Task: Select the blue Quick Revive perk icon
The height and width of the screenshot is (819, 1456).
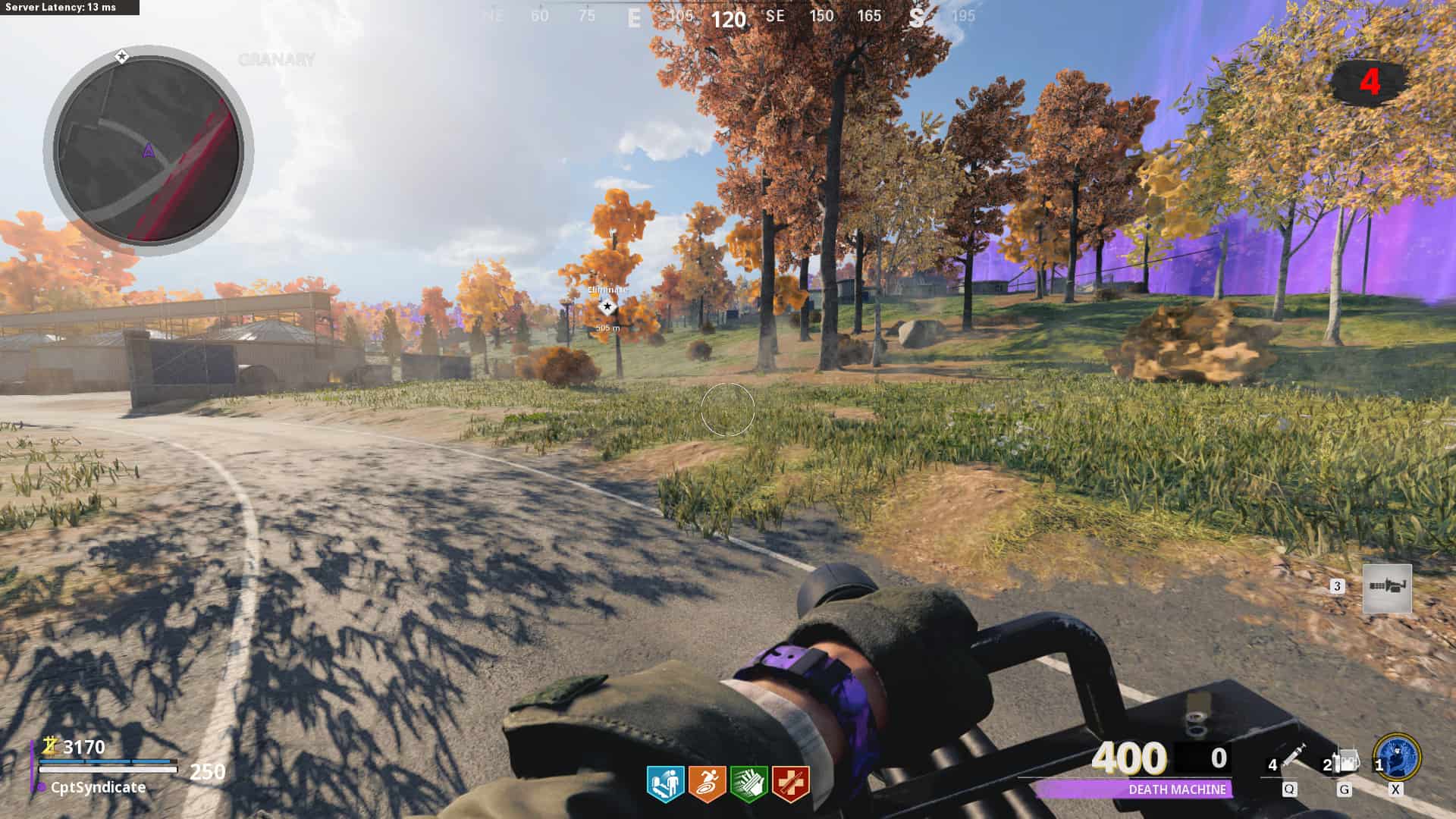Action: [665, 783]
